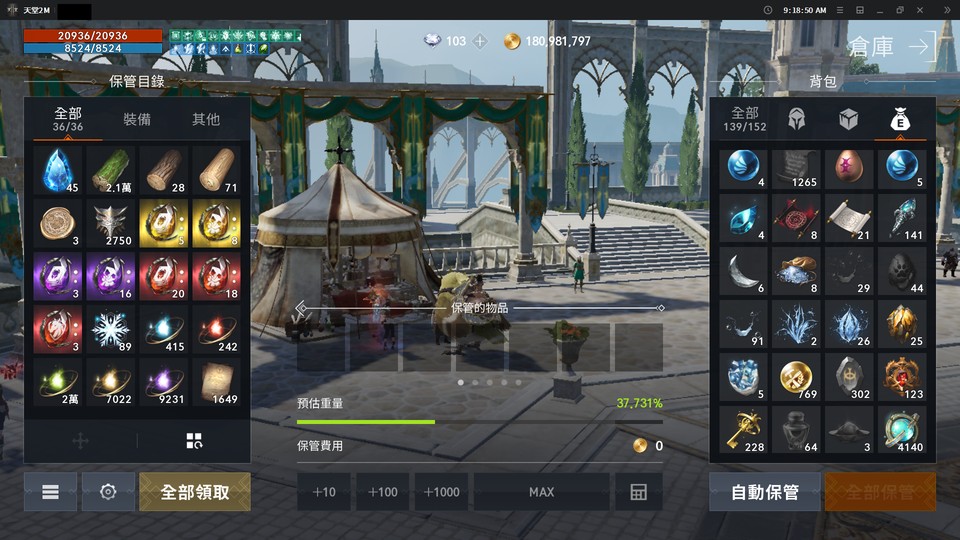Close the warehouse with the arrow button
Image resolution: width=960 pixels, height=540 pixels.
pos(920,45)
